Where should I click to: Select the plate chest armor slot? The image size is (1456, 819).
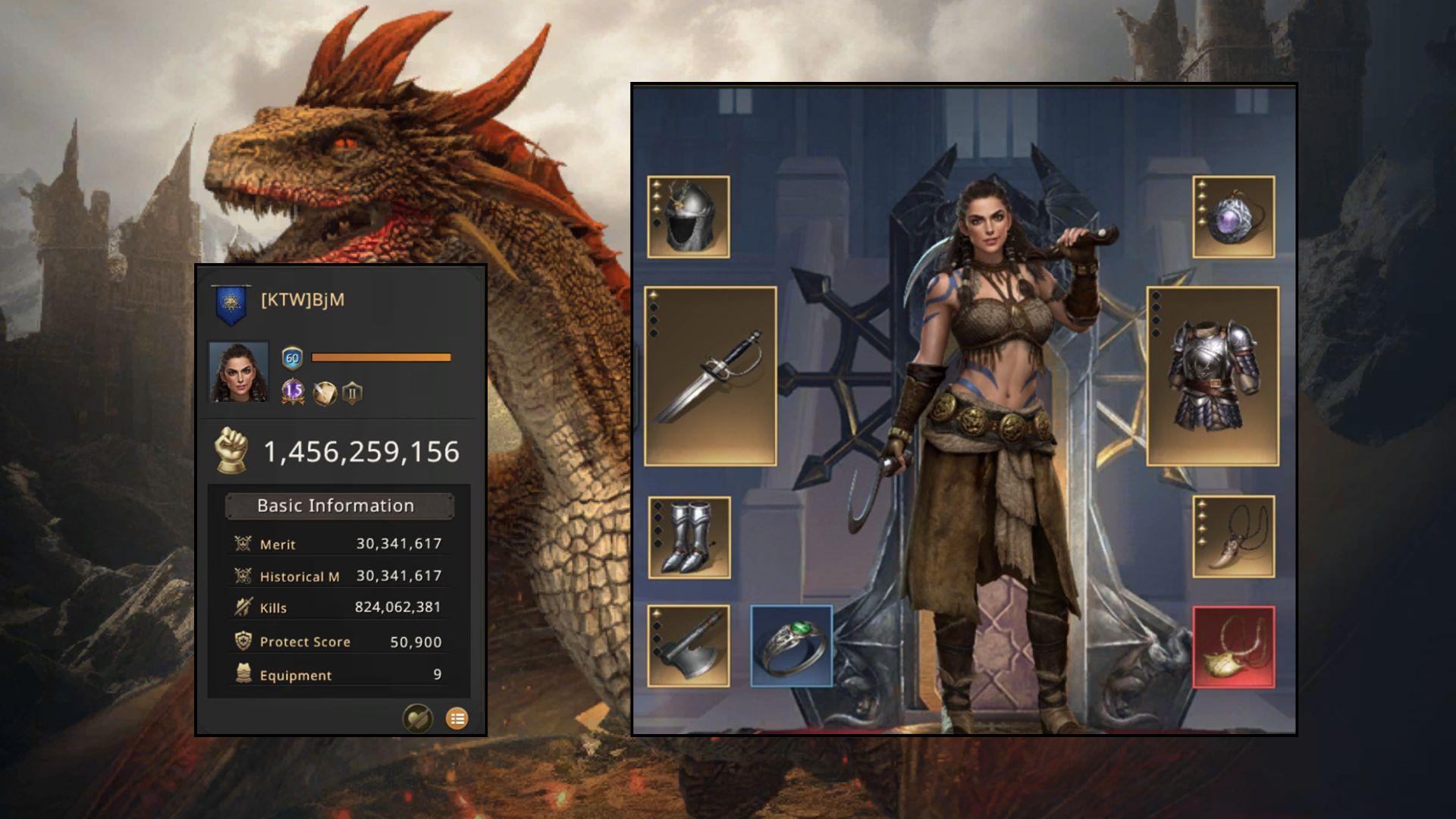point(1213,376)
